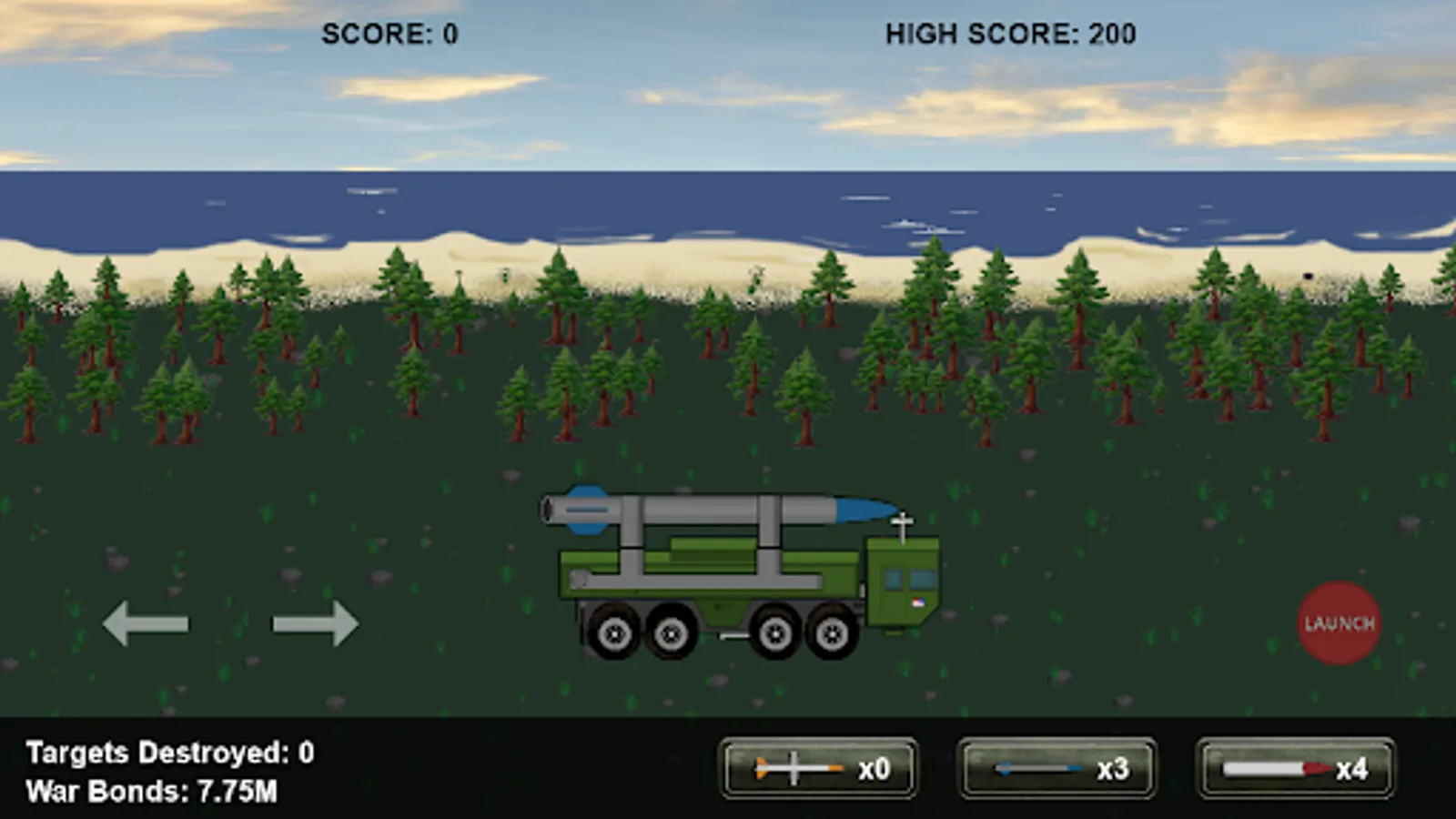
Task: Click the right movement arrow
Action: [x=314, y=623]
